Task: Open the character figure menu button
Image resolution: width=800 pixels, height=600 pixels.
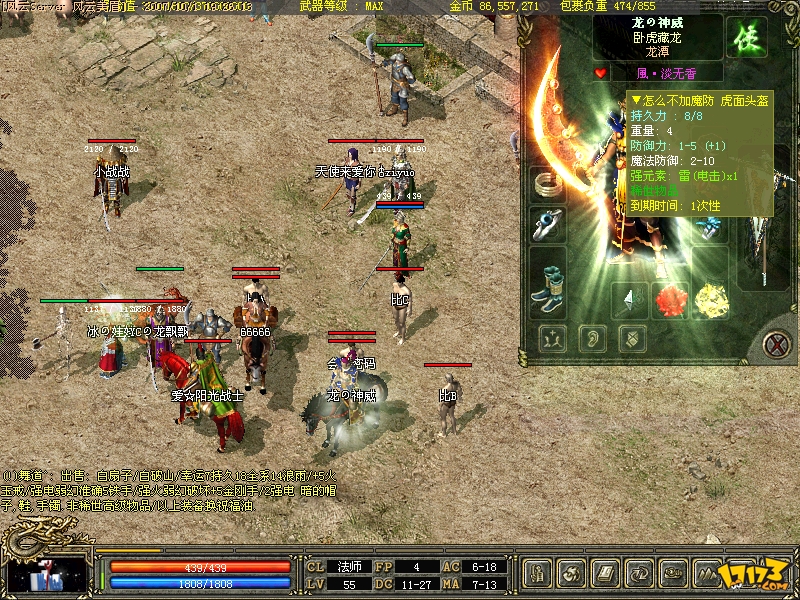Action: tap(538, 574)
